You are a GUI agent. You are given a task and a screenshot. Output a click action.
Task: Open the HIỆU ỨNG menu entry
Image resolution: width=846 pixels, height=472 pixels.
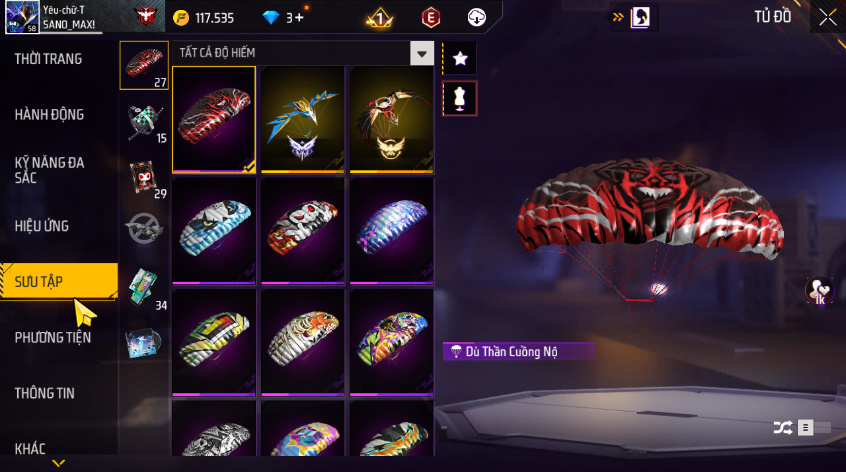click(x=43, y=226)
